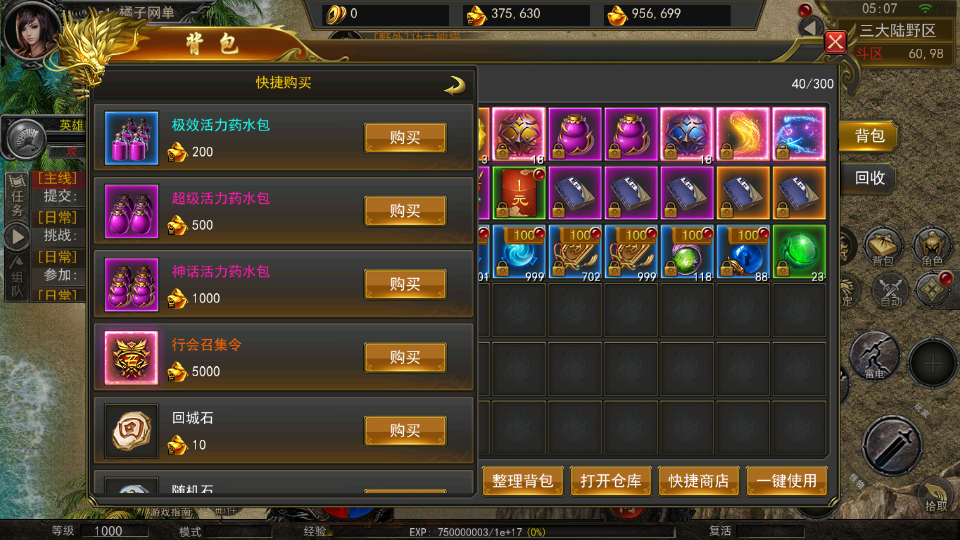Purchase the 行会召集令 item
This screenshot has width=960, height=540.
tap(404, 357)
